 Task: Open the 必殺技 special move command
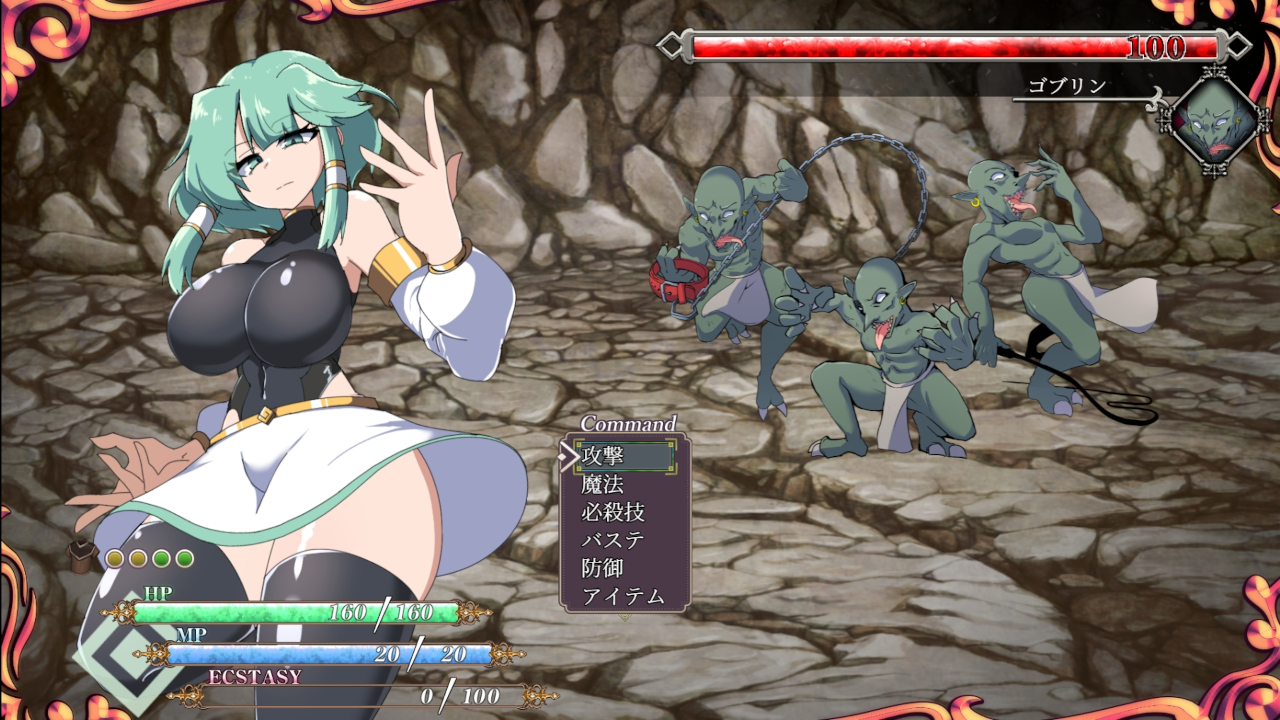click(x=613, y=513)
